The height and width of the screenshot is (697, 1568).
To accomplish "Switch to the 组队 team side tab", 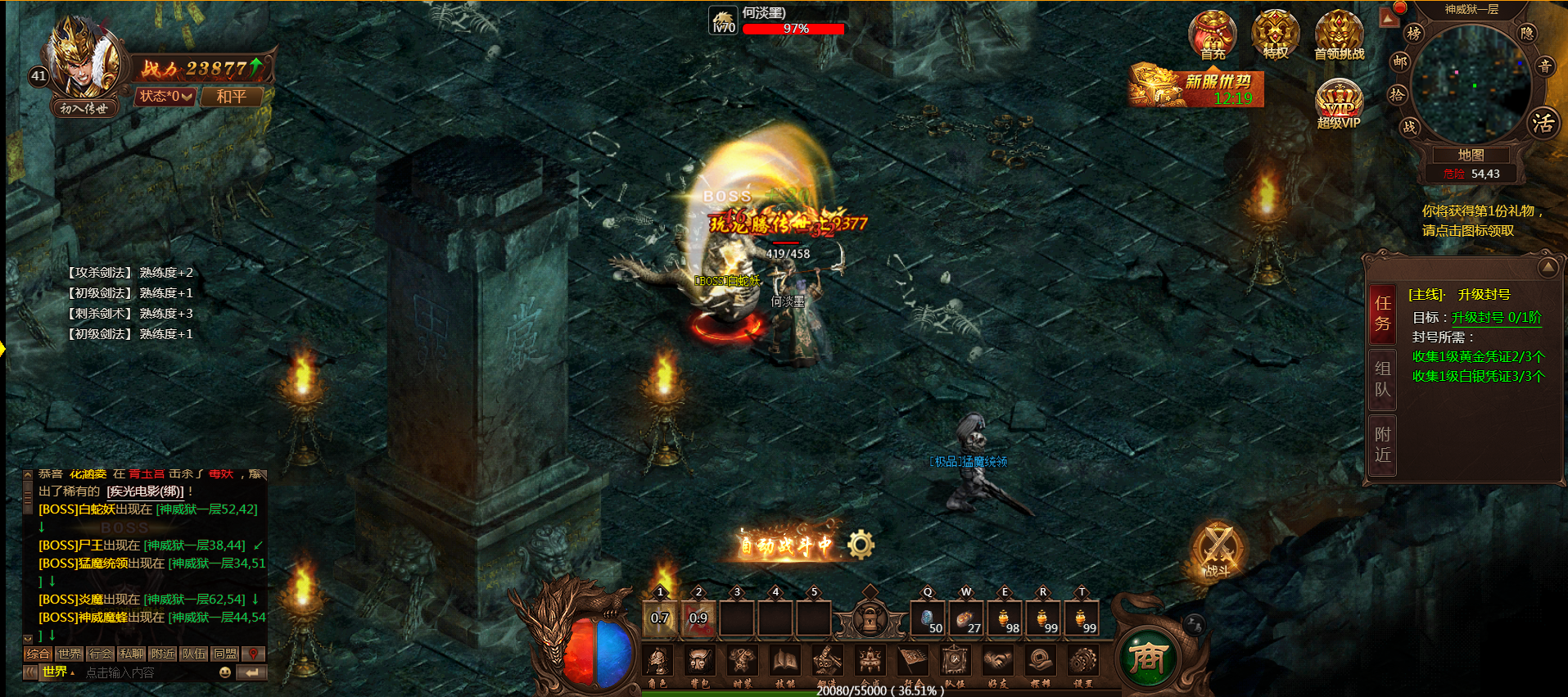I will [1382, 379].
